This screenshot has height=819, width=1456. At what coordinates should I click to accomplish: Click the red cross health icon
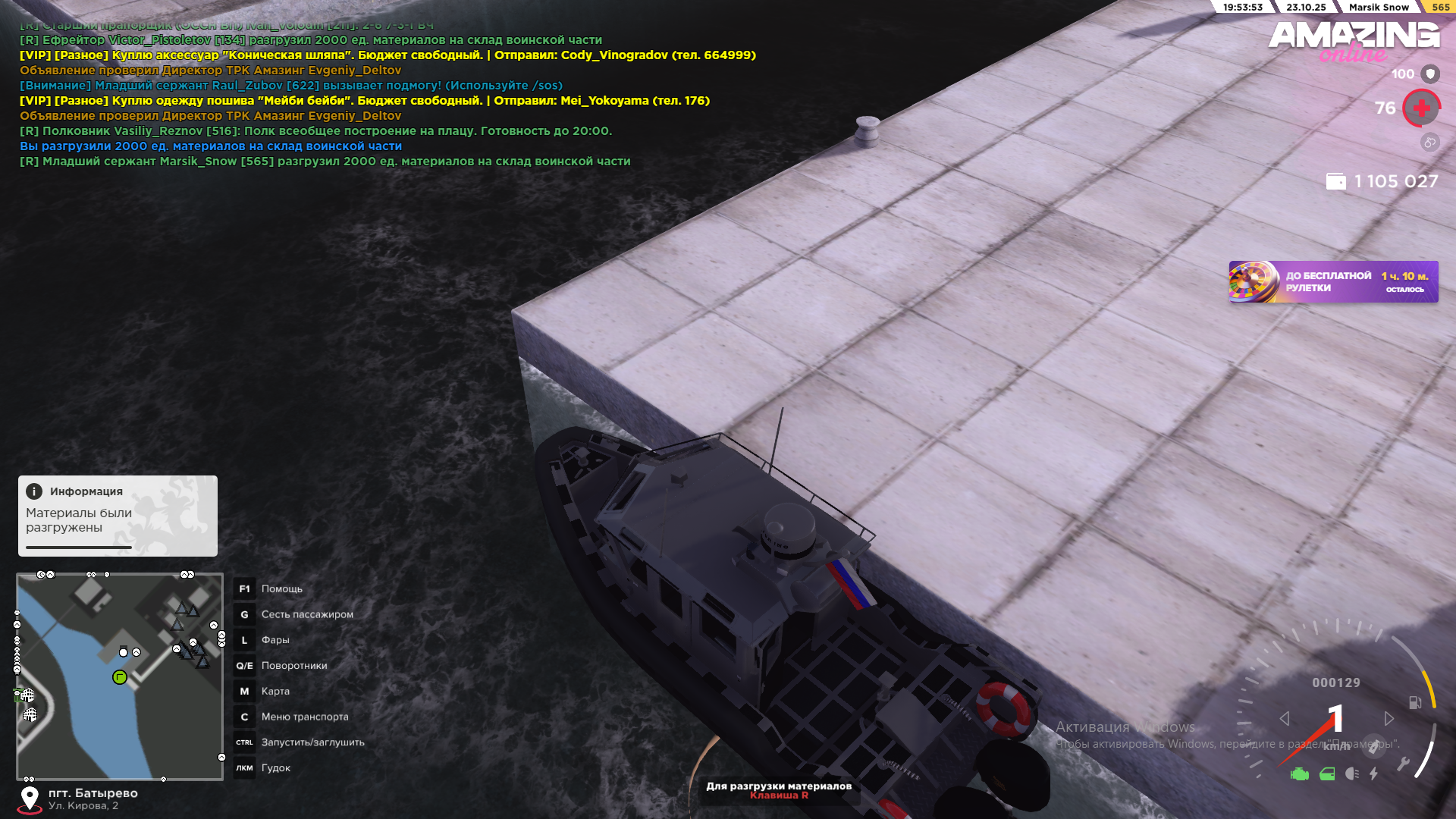pos(1421,108)
